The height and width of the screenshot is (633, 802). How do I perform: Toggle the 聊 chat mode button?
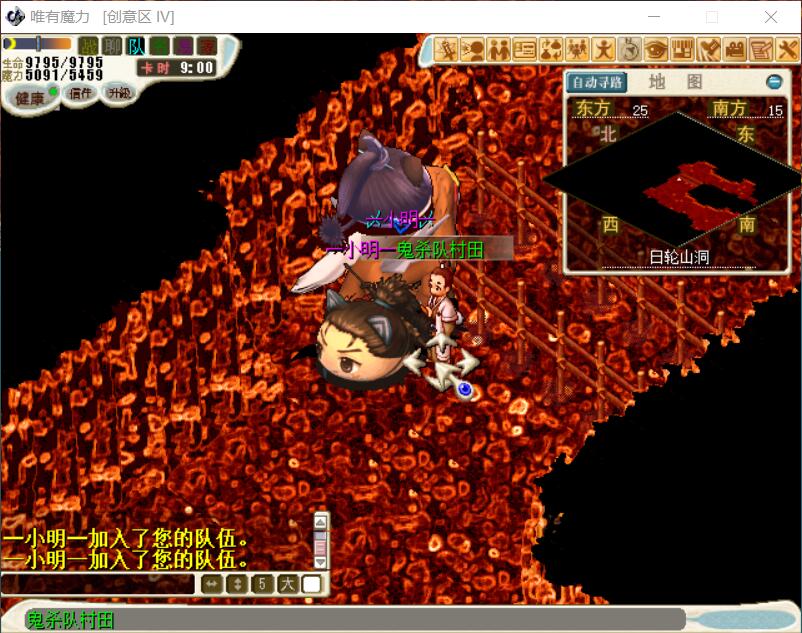[x=113, y=46]
